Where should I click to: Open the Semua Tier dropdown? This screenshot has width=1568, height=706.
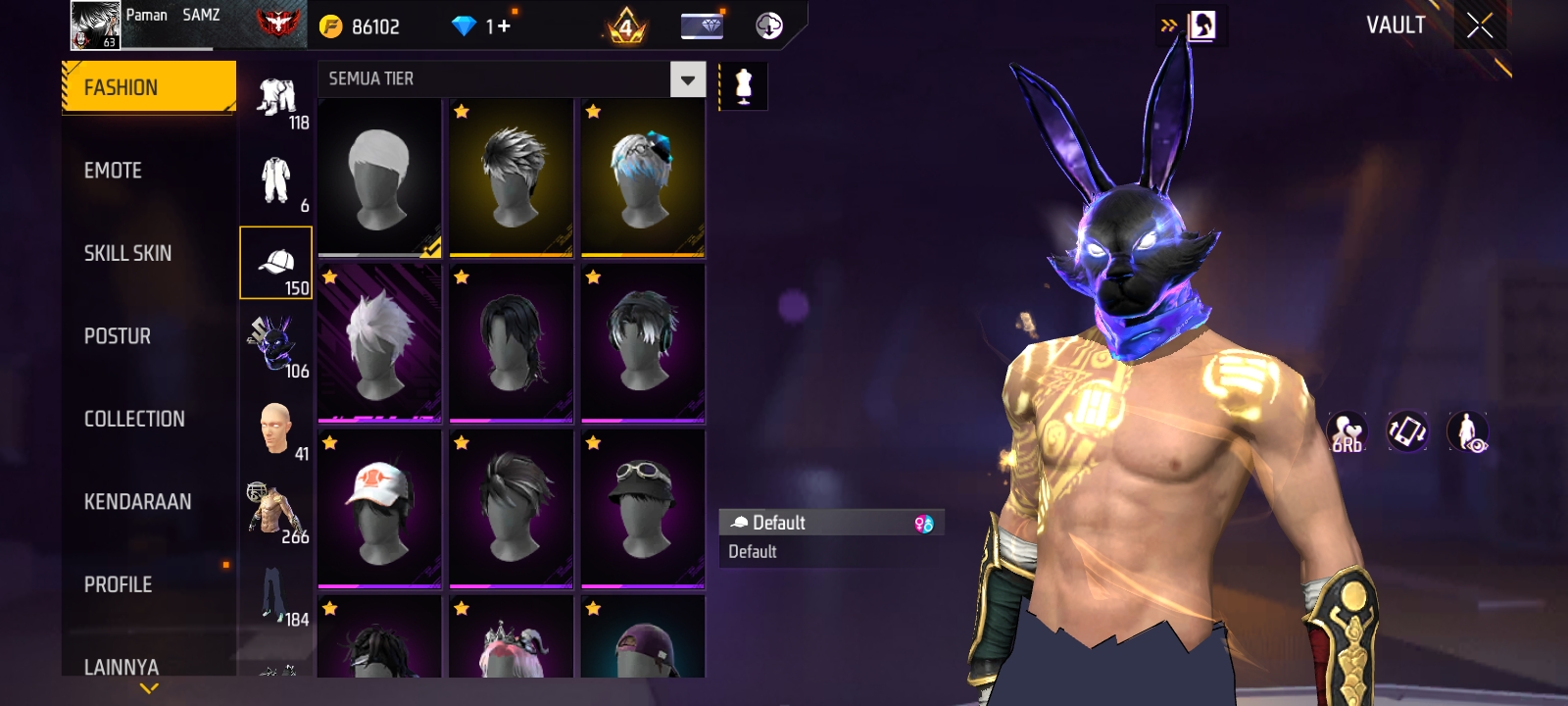[x=687, y=79]
